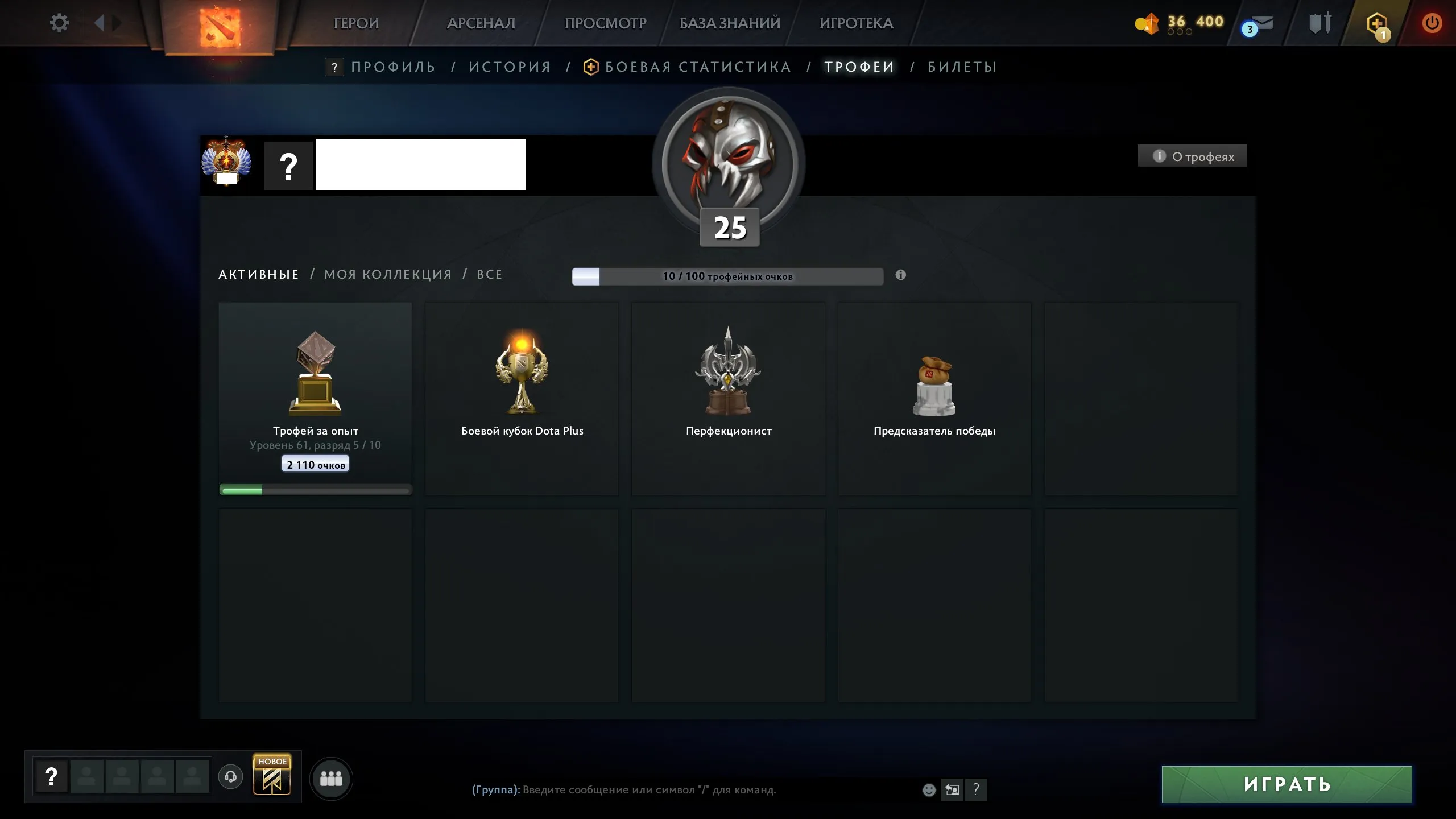Click the info icon beside the trophy points bar
The image size is (1456, 819).
coord(900,275)
